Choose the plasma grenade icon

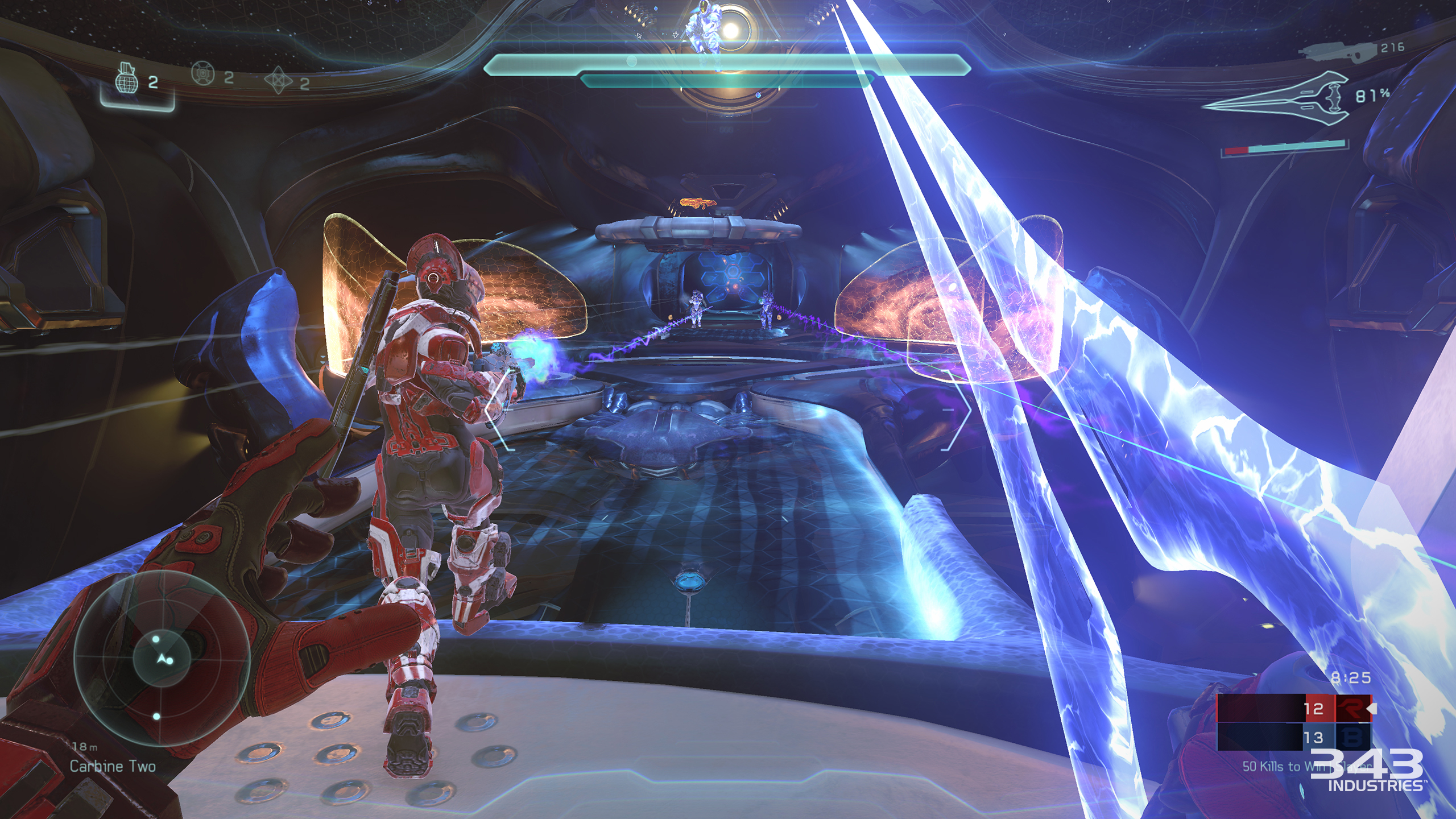202,74
